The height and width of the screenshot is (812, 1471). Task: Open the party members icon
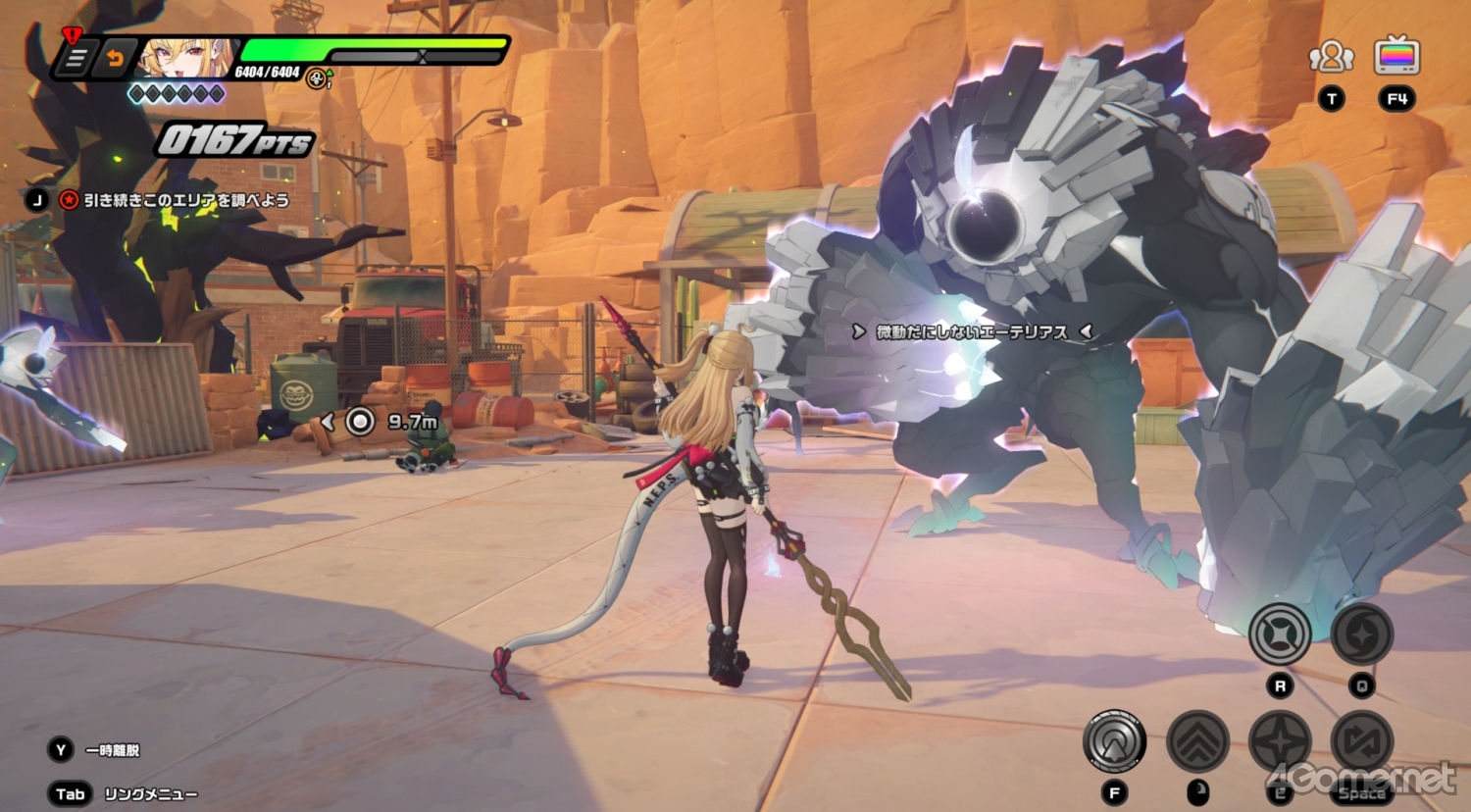pyautogui.click(x=1331, y=57)
